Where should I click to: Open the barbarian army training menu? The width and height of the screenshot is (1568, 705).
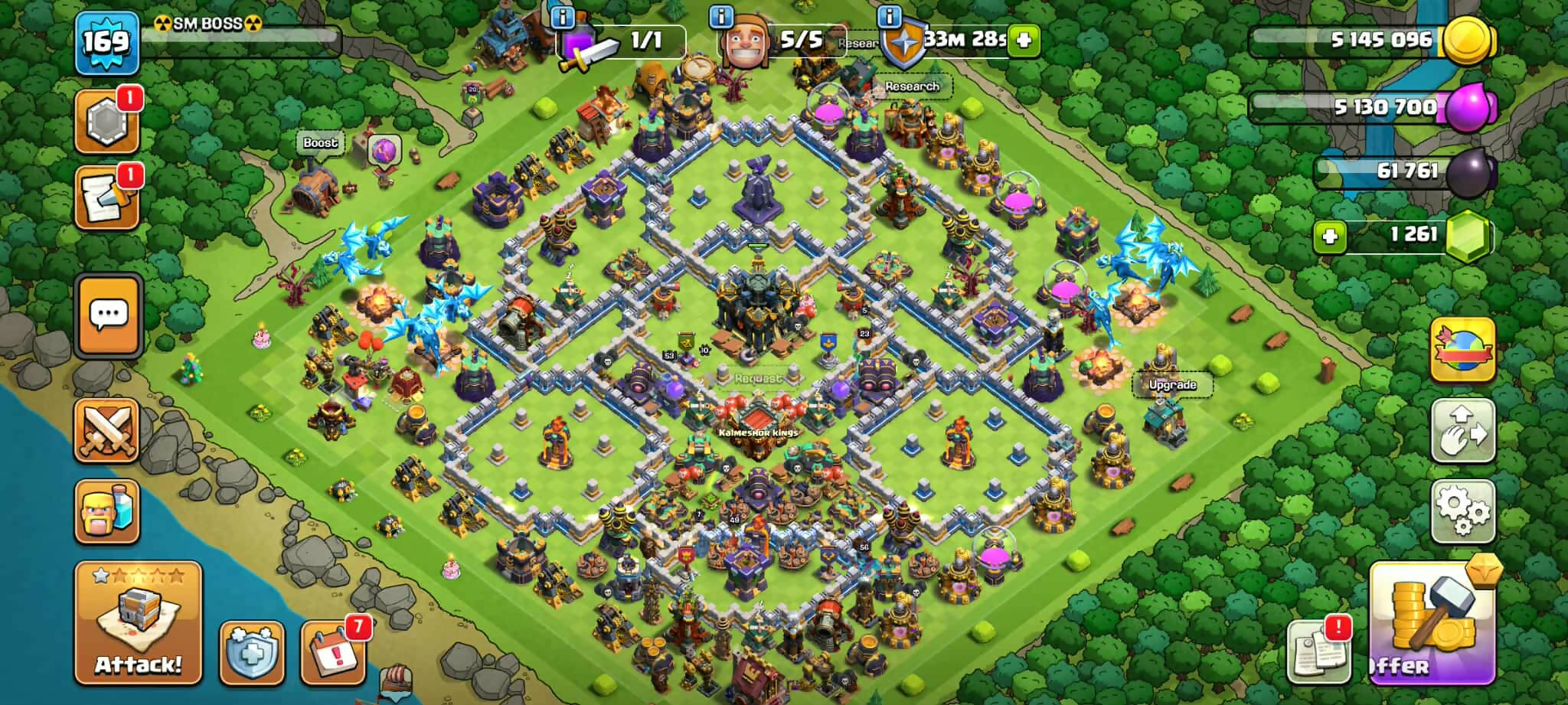point(107,511)
